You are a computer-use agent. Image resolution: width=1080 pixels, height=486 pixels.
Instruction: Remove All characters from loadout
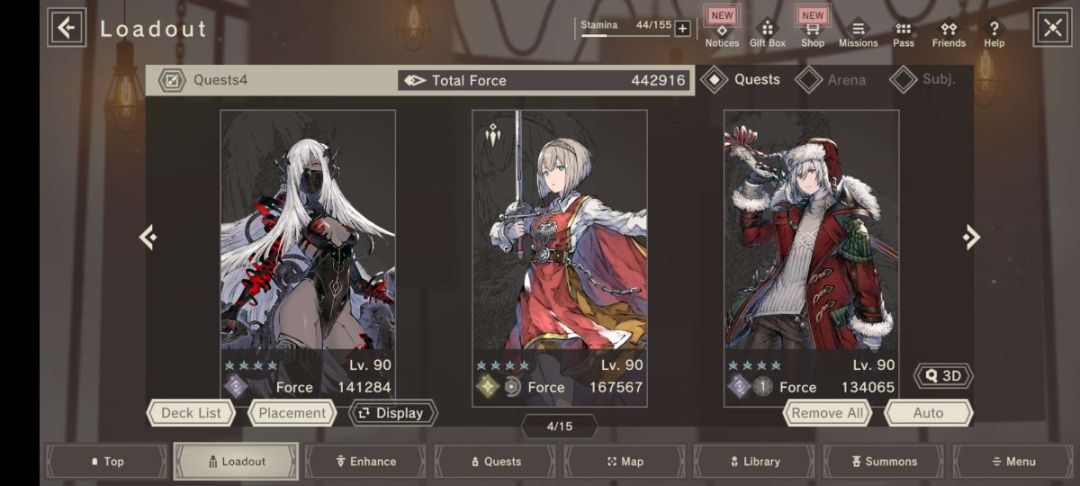coord(827,413)
